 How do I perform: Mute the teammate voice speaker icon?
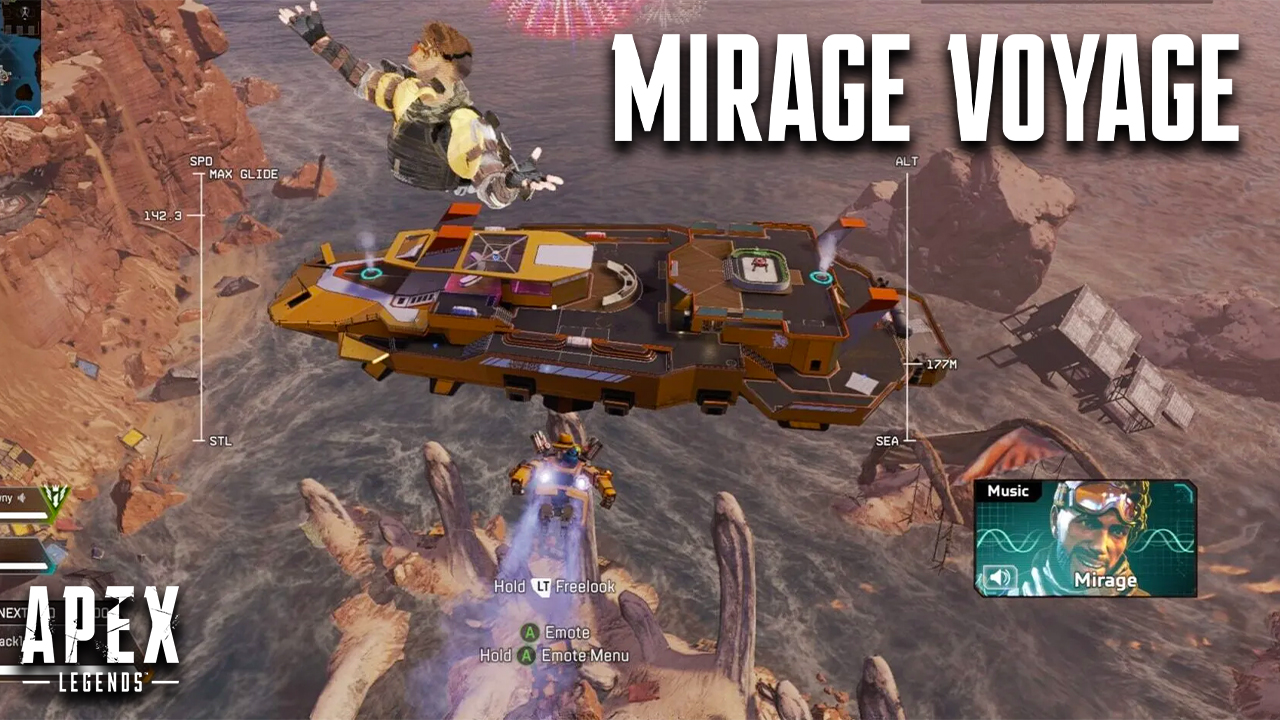[21, 497]
